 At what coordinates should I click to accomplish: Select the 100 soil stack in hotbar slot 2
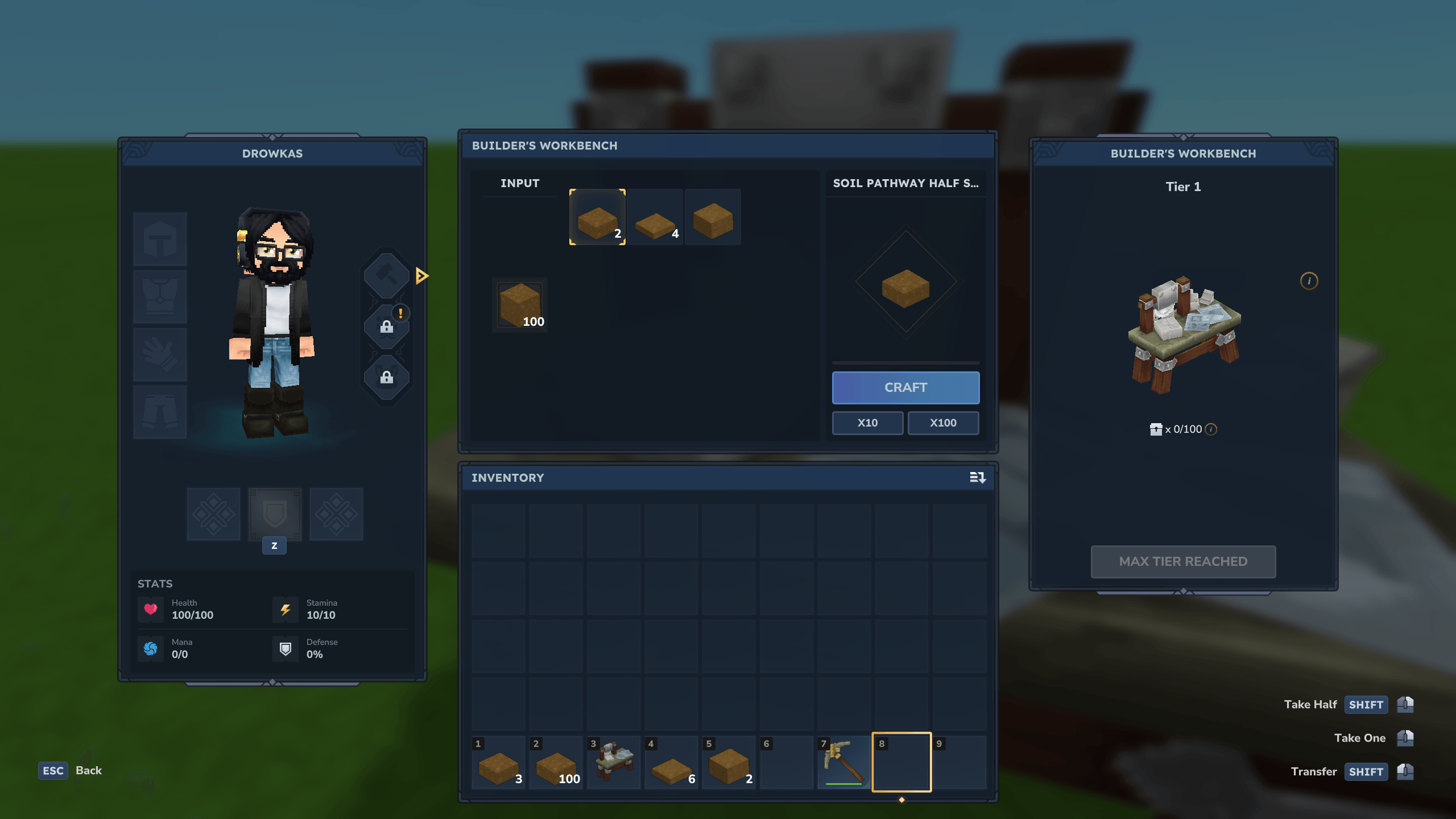pos(556,763)
